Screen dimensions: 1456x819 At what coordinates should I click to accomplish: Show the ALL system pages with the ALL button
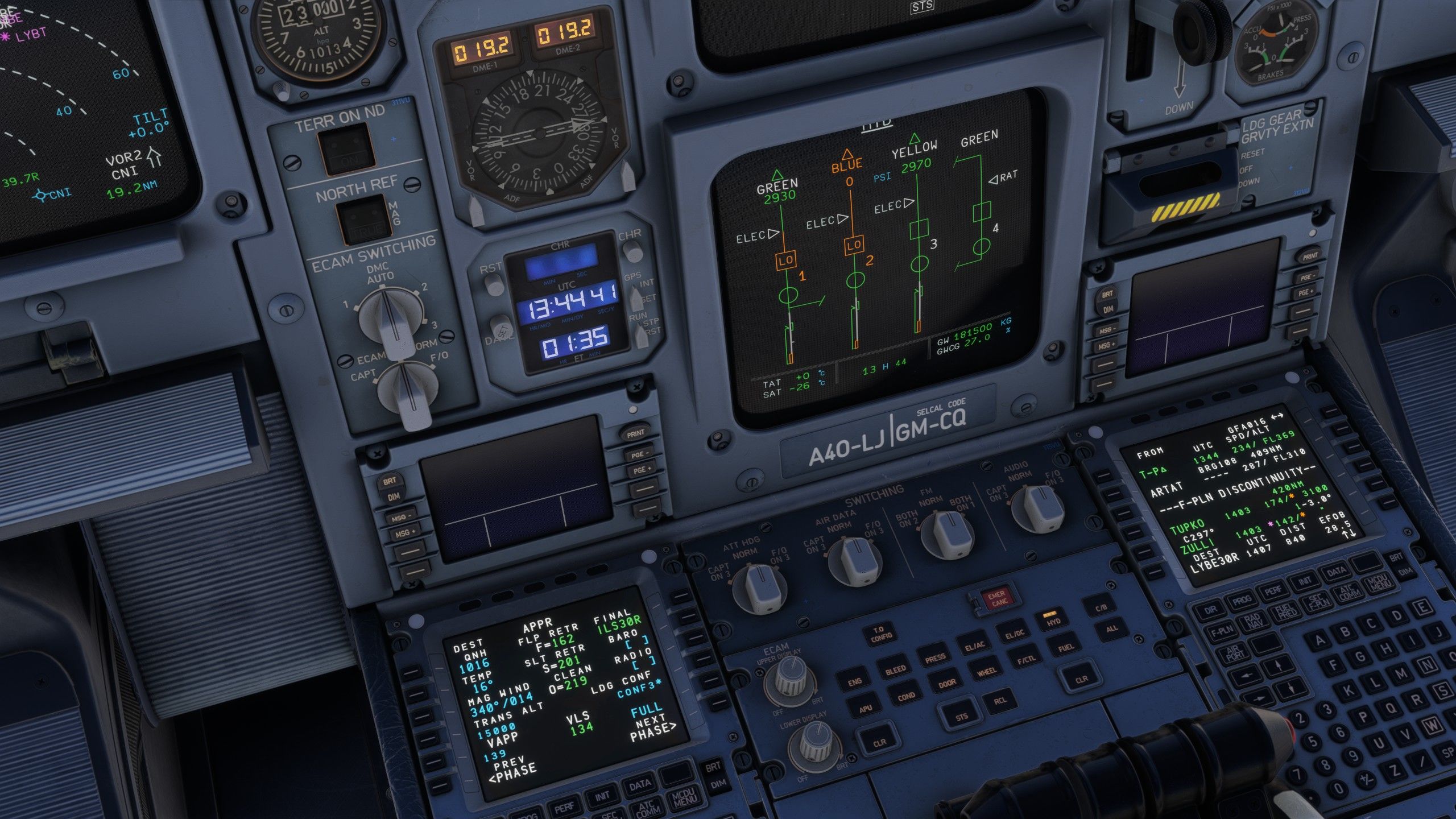(1111, 628)
